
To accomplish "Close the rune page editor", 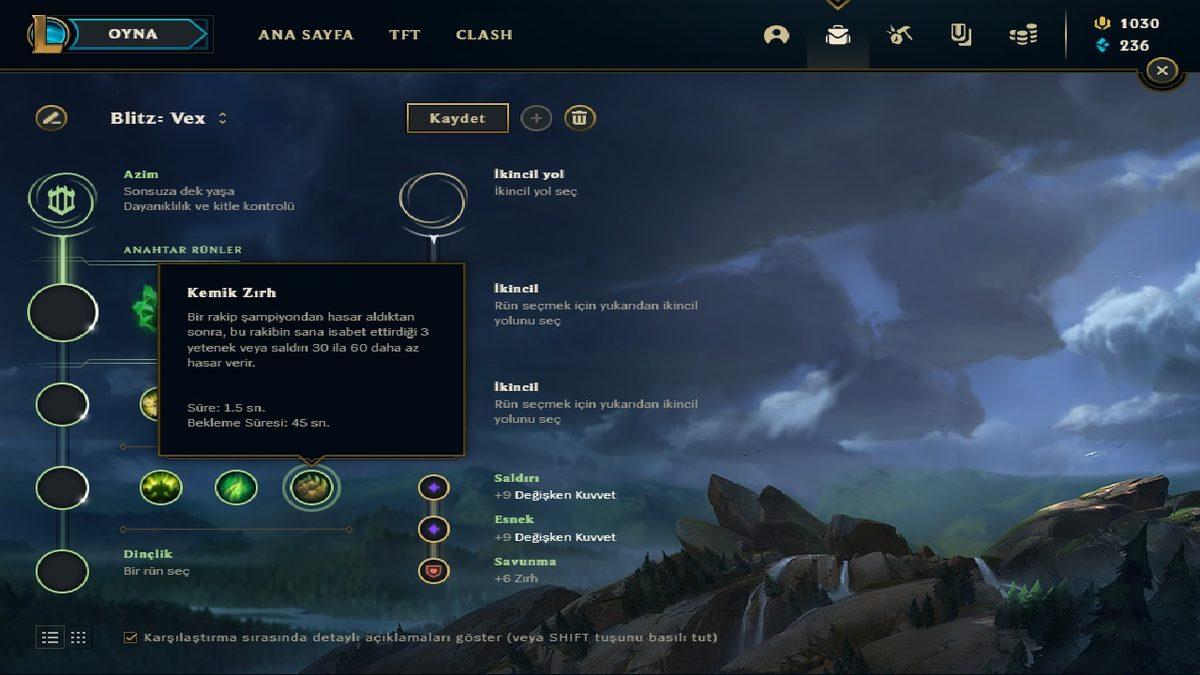I will [1161, 70].
